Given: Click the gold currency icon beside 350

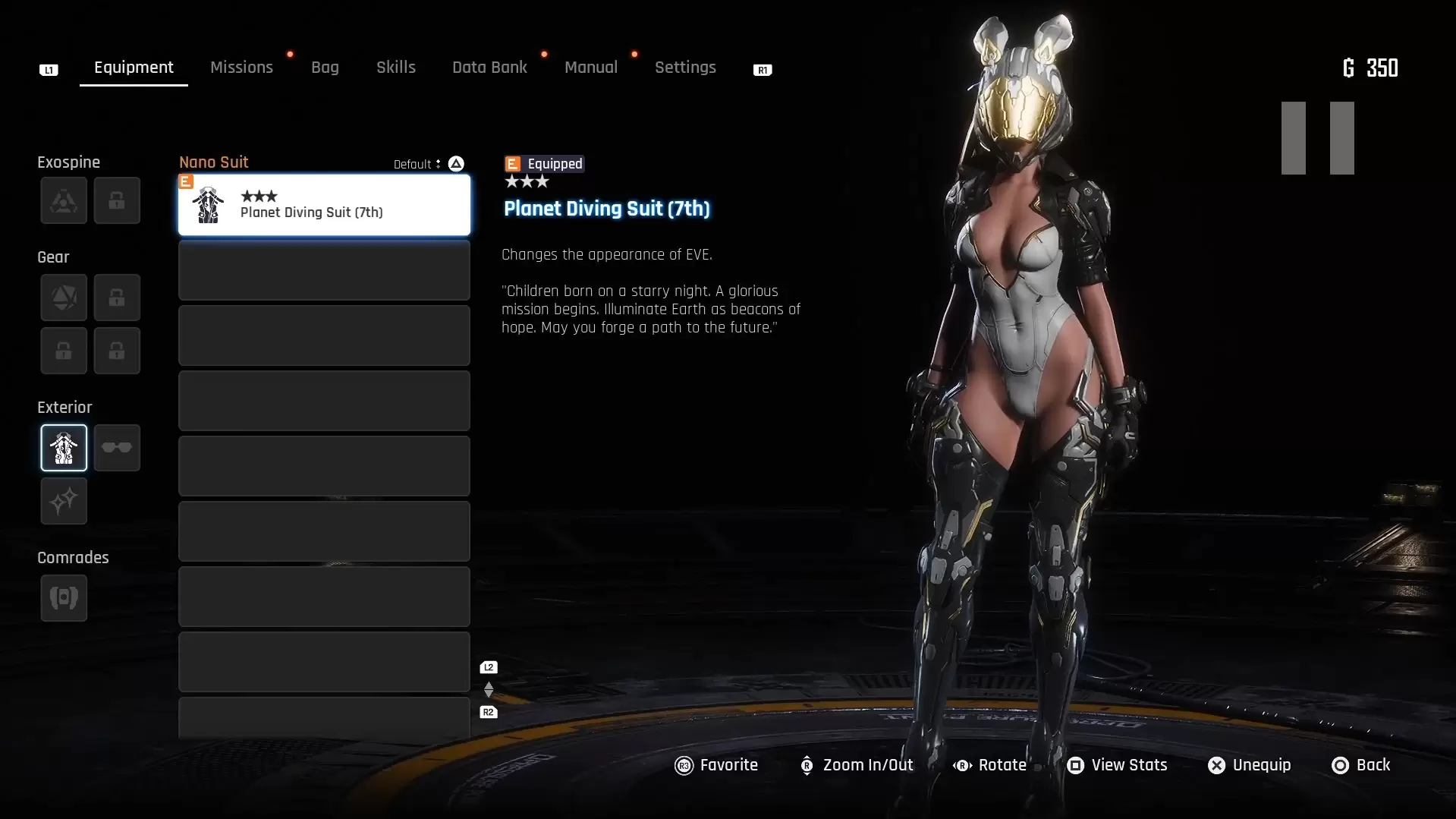Looking at the screenshot, I should point(1350,68).
